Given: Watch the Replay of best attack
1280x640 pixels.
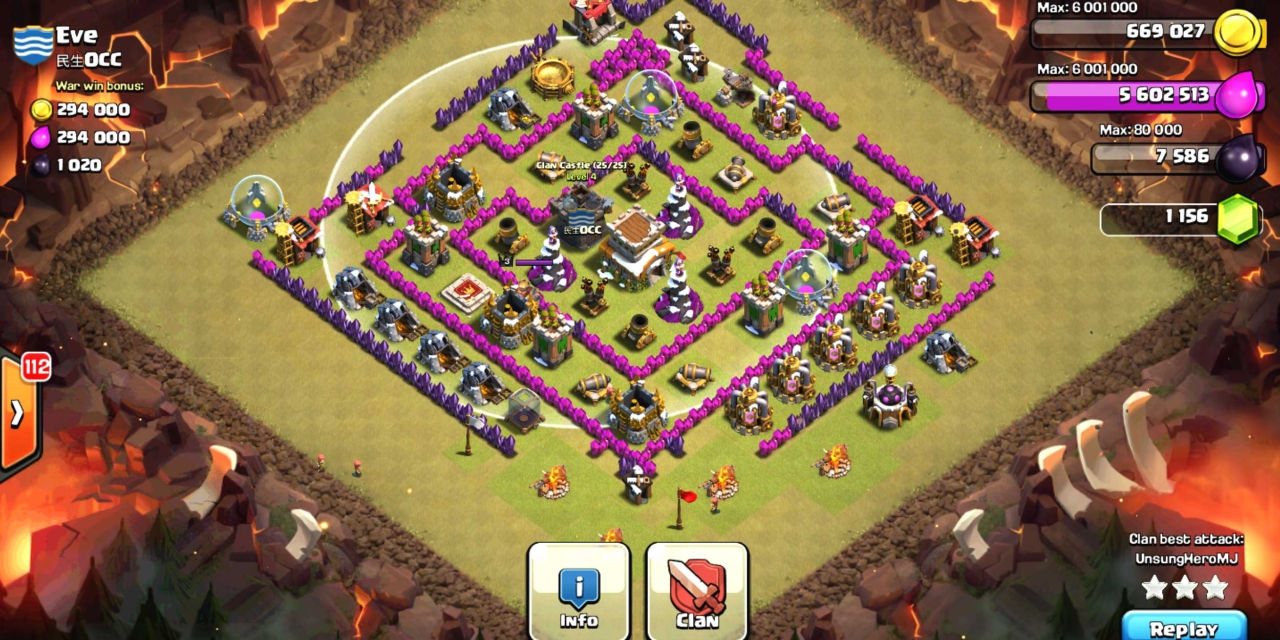Looking at the screenshot, I should click(1184, 627).
